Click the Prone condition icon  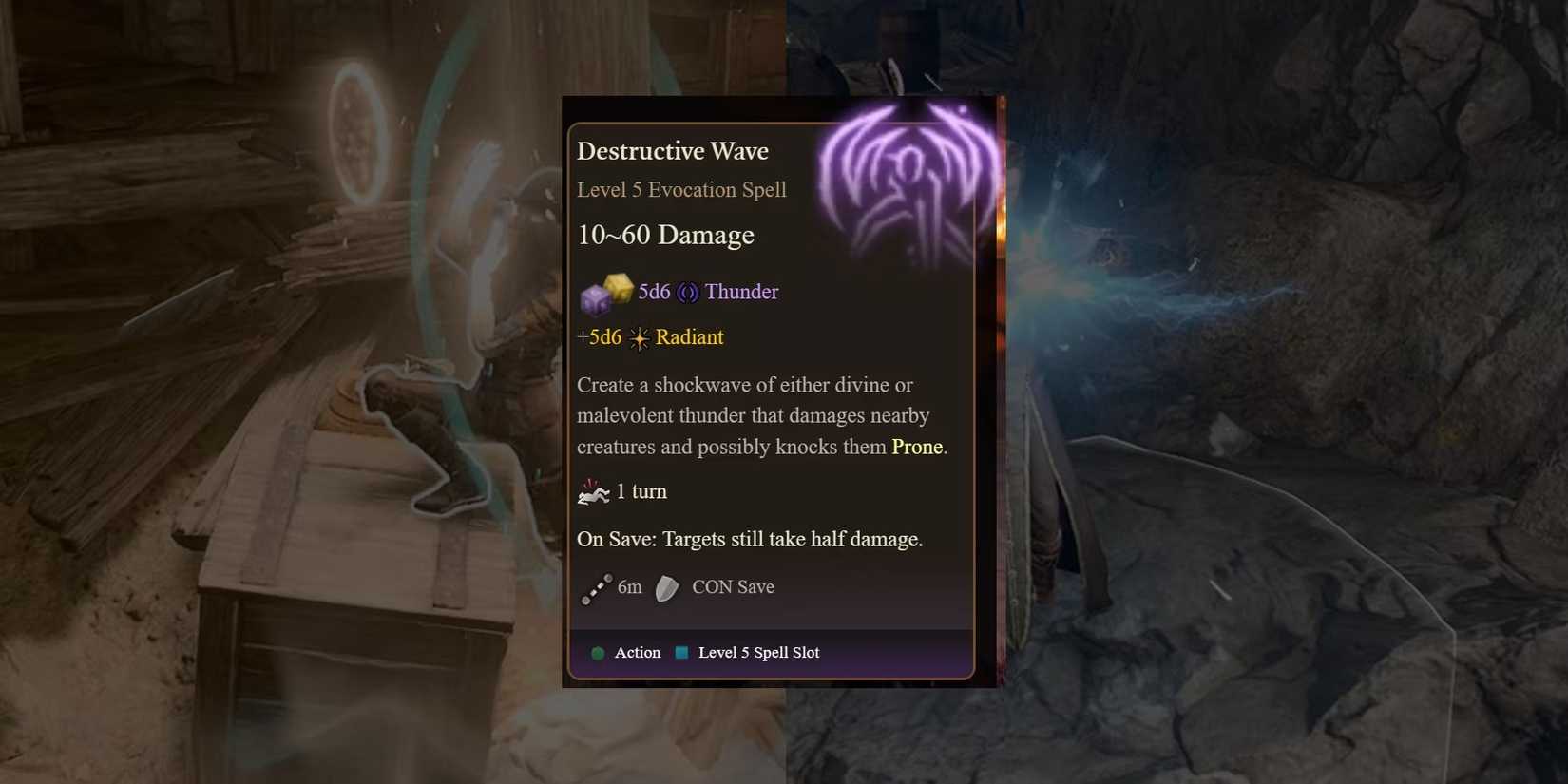(594, 490)
